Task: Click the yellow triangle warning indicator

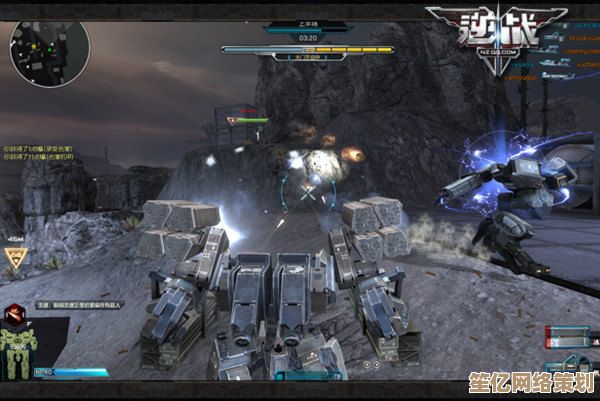Action: [x=14, y=258]
